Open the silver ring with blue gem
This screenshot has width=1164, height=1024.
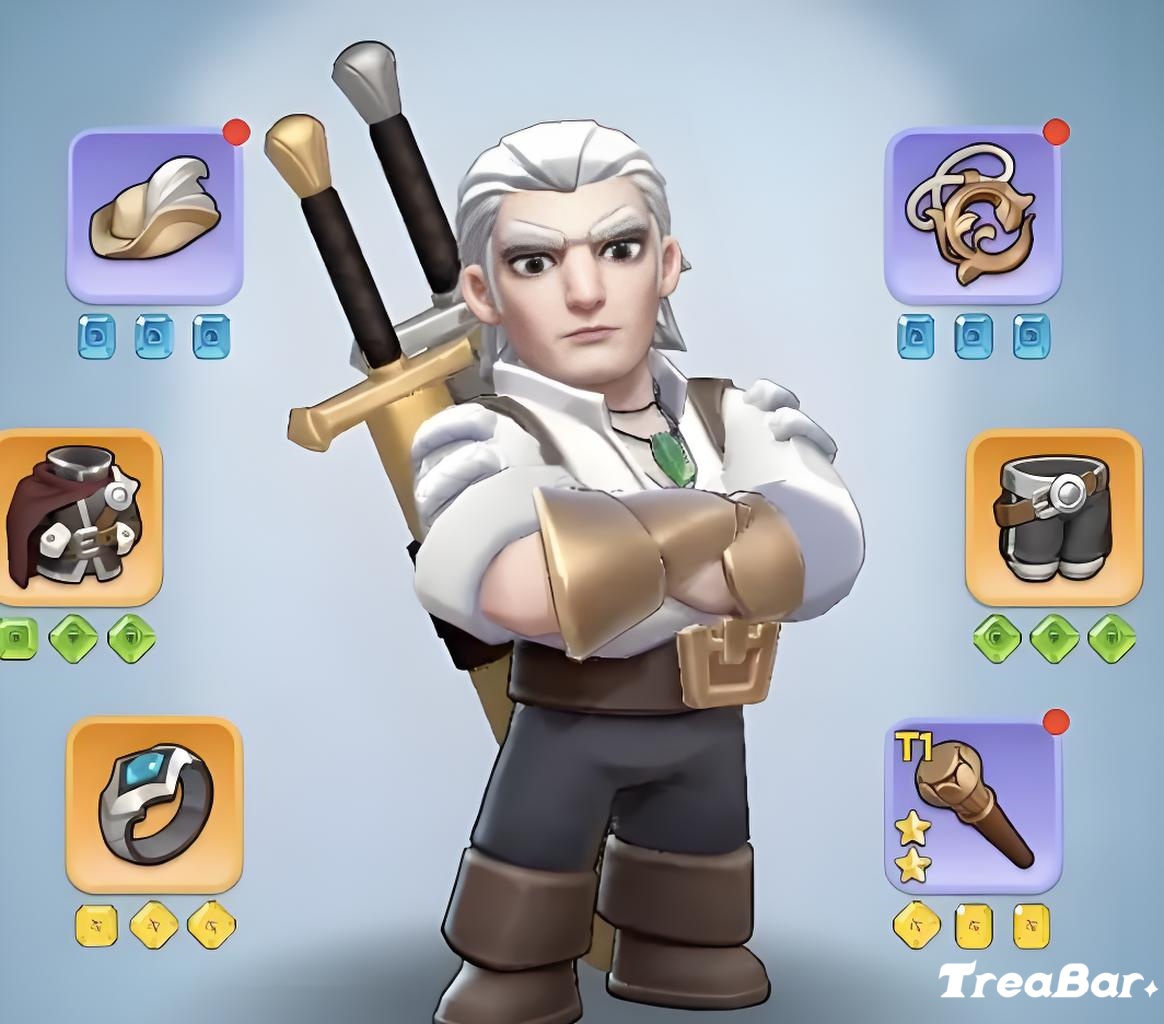click(x=155, y=804)
